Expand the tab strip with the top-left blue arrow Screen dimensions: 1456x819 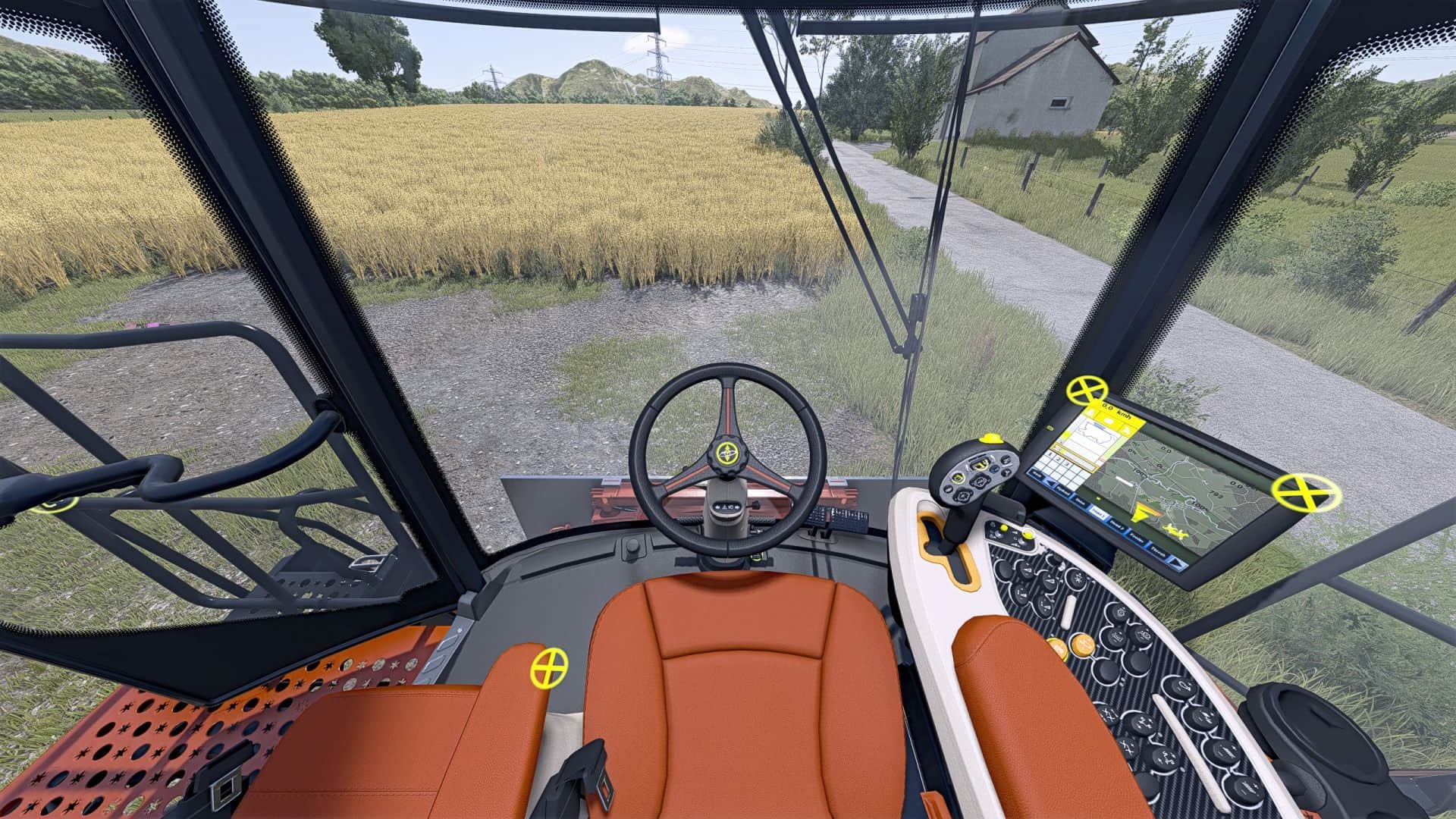[1050, 485]
